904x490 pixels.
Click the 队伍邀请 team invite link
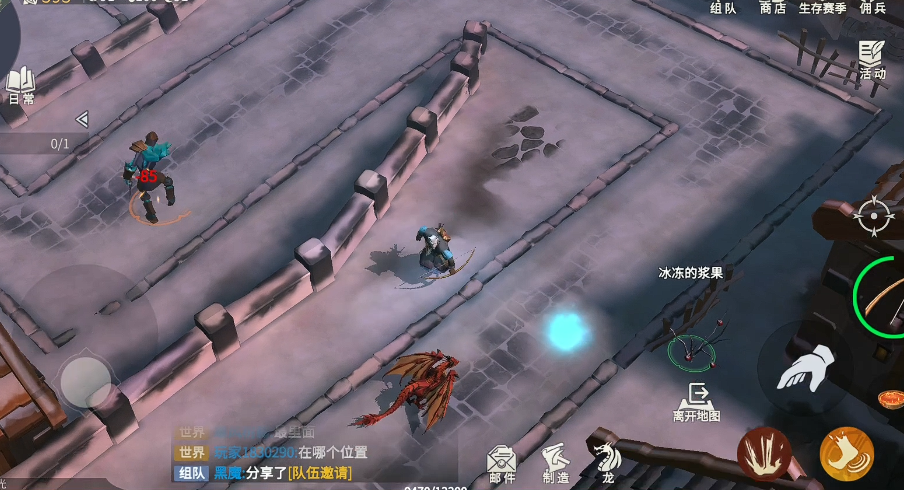pos(319,473)
